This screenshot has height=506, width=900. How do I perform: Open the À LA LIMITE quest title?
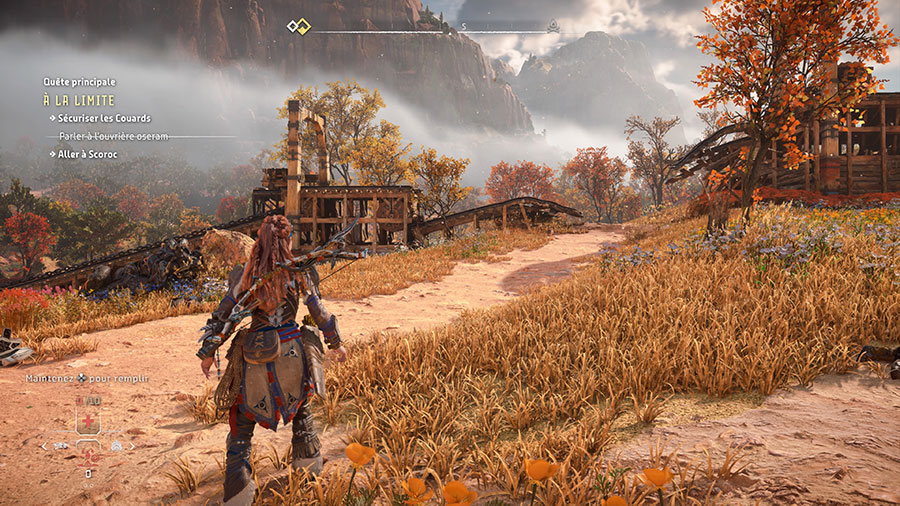click(78, 100)
